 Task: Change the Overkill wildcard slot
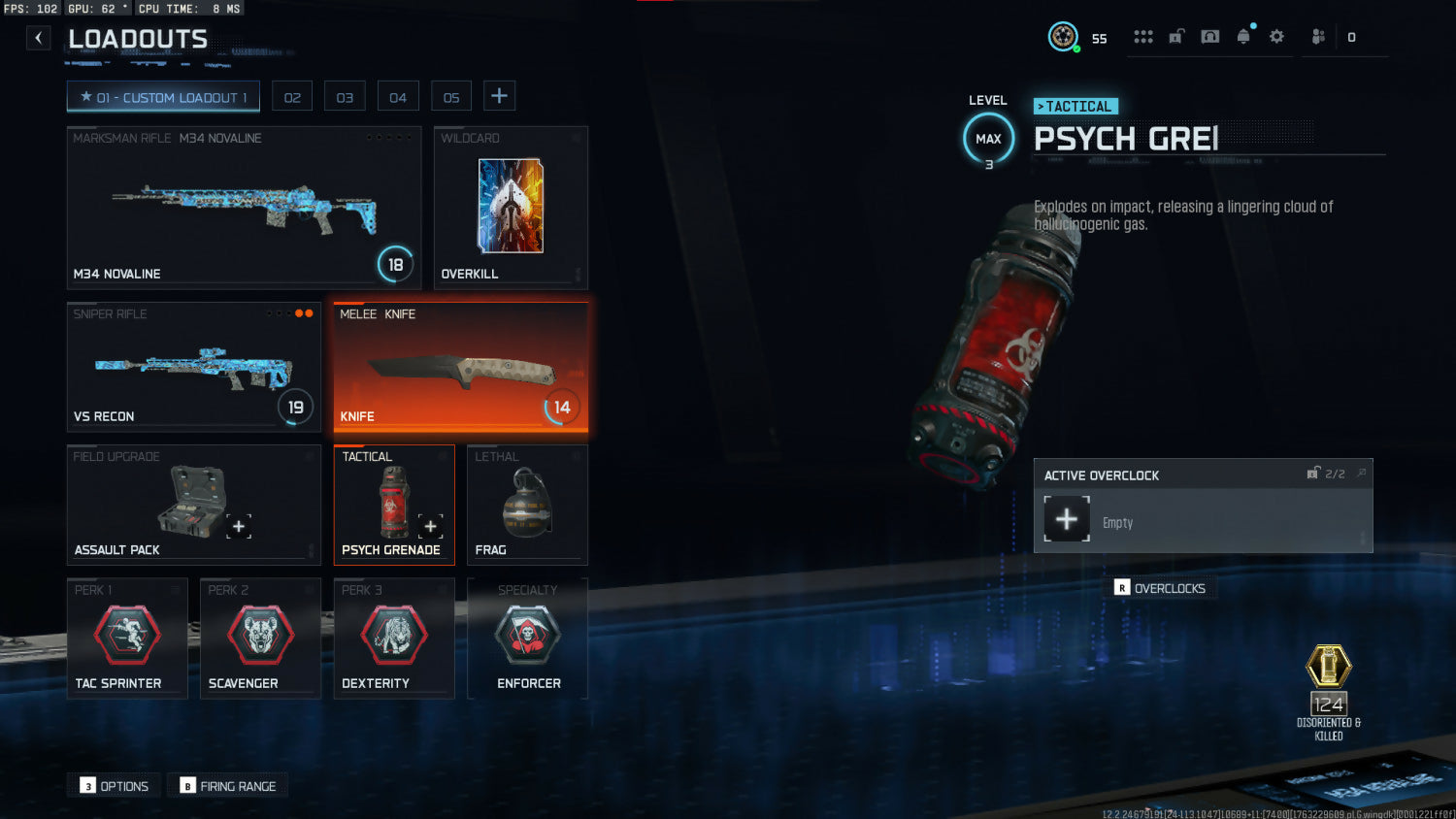[511, 207]
